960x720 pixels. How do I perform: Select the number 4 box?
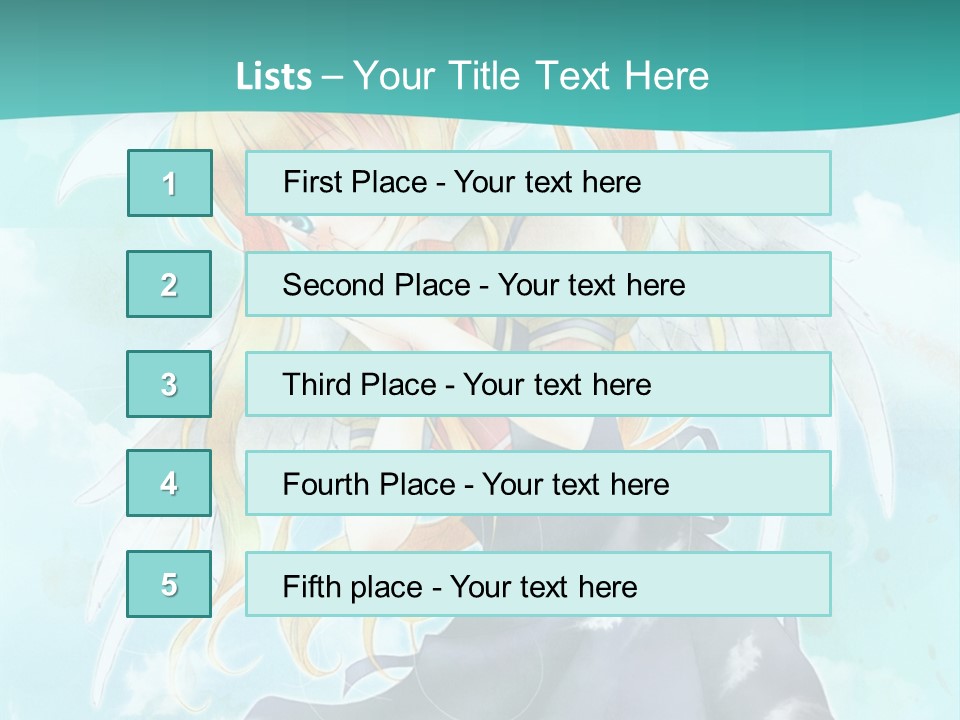click(170, 483)
